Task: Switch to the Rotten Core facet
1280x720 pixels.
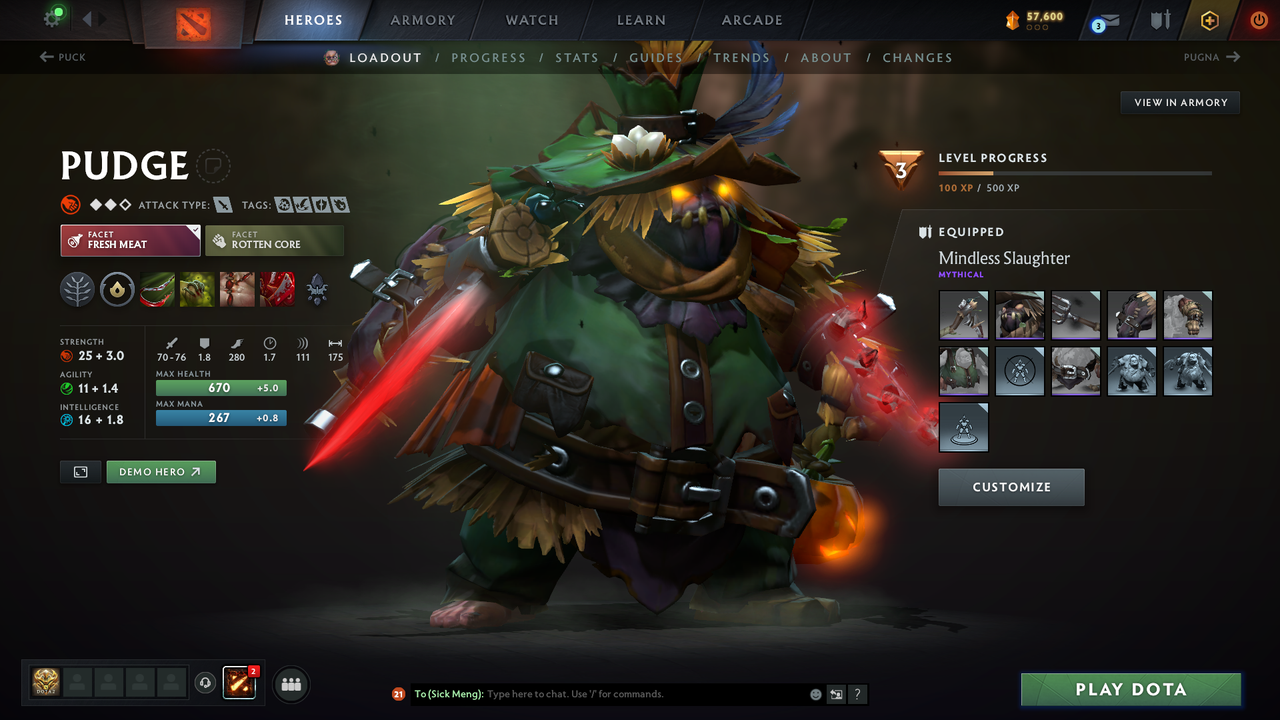Action: [274, 240]
